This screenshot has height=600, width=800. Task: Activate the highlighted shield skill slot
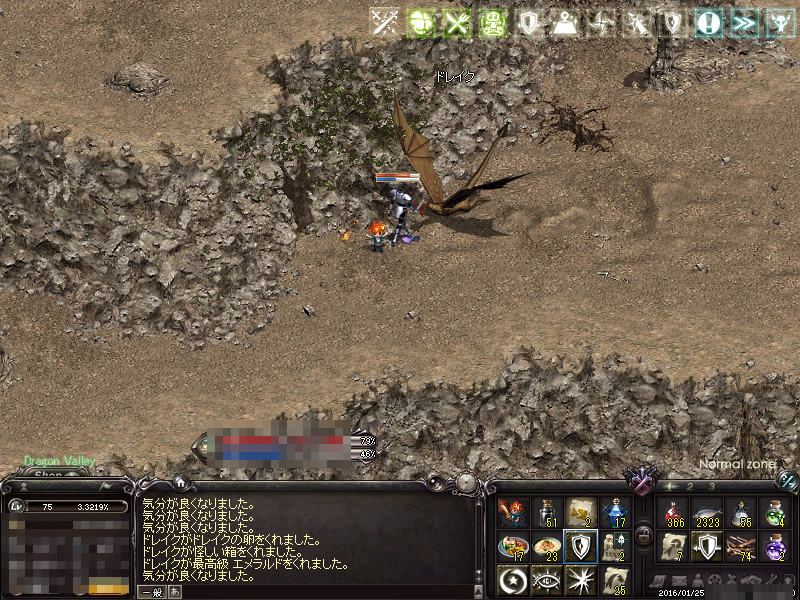(x=580, y=546)
